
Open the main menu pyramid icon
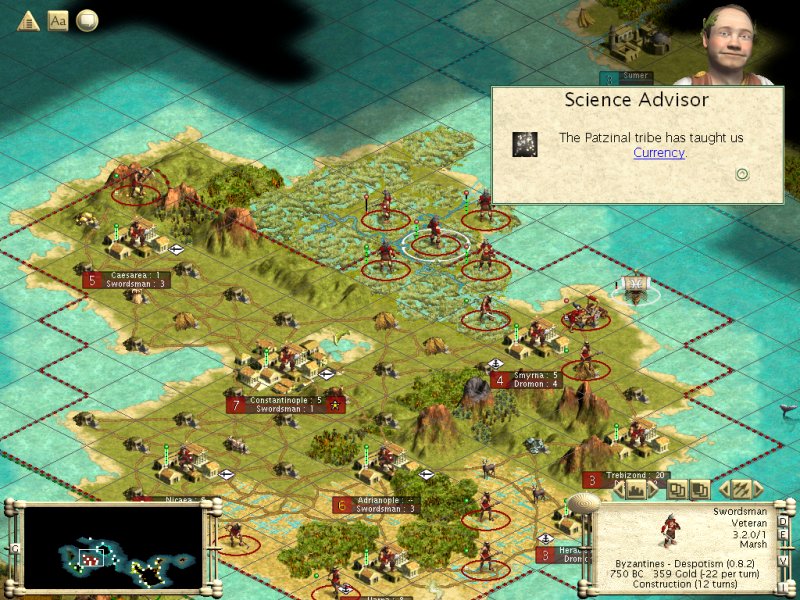28,20
